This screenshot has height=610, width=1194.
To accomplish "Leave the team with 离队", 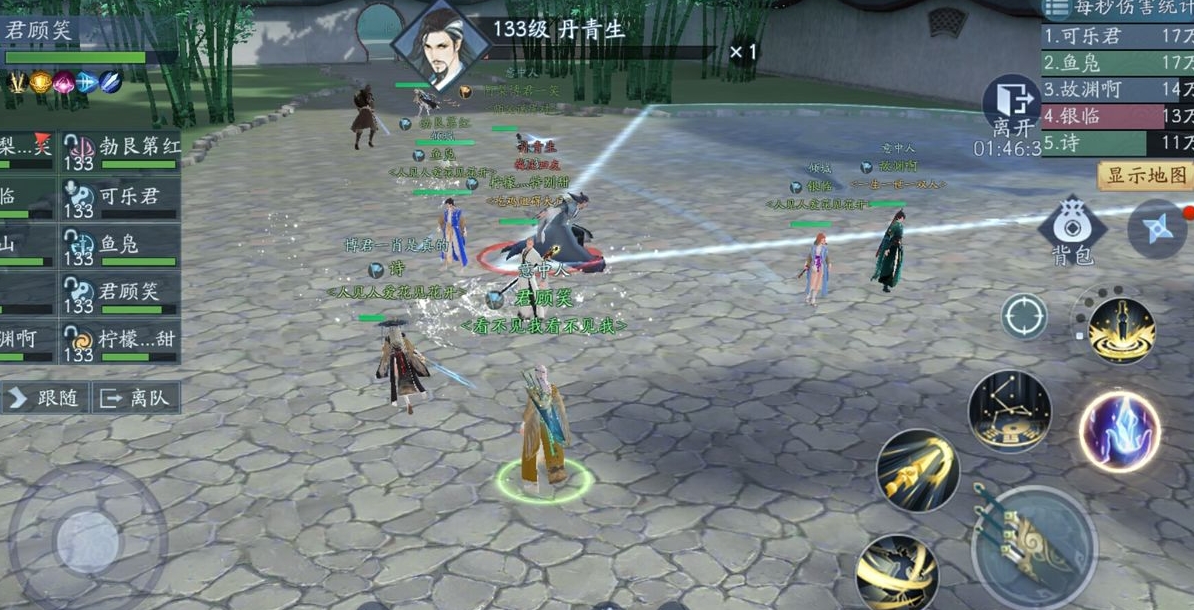I will [136, 398].
